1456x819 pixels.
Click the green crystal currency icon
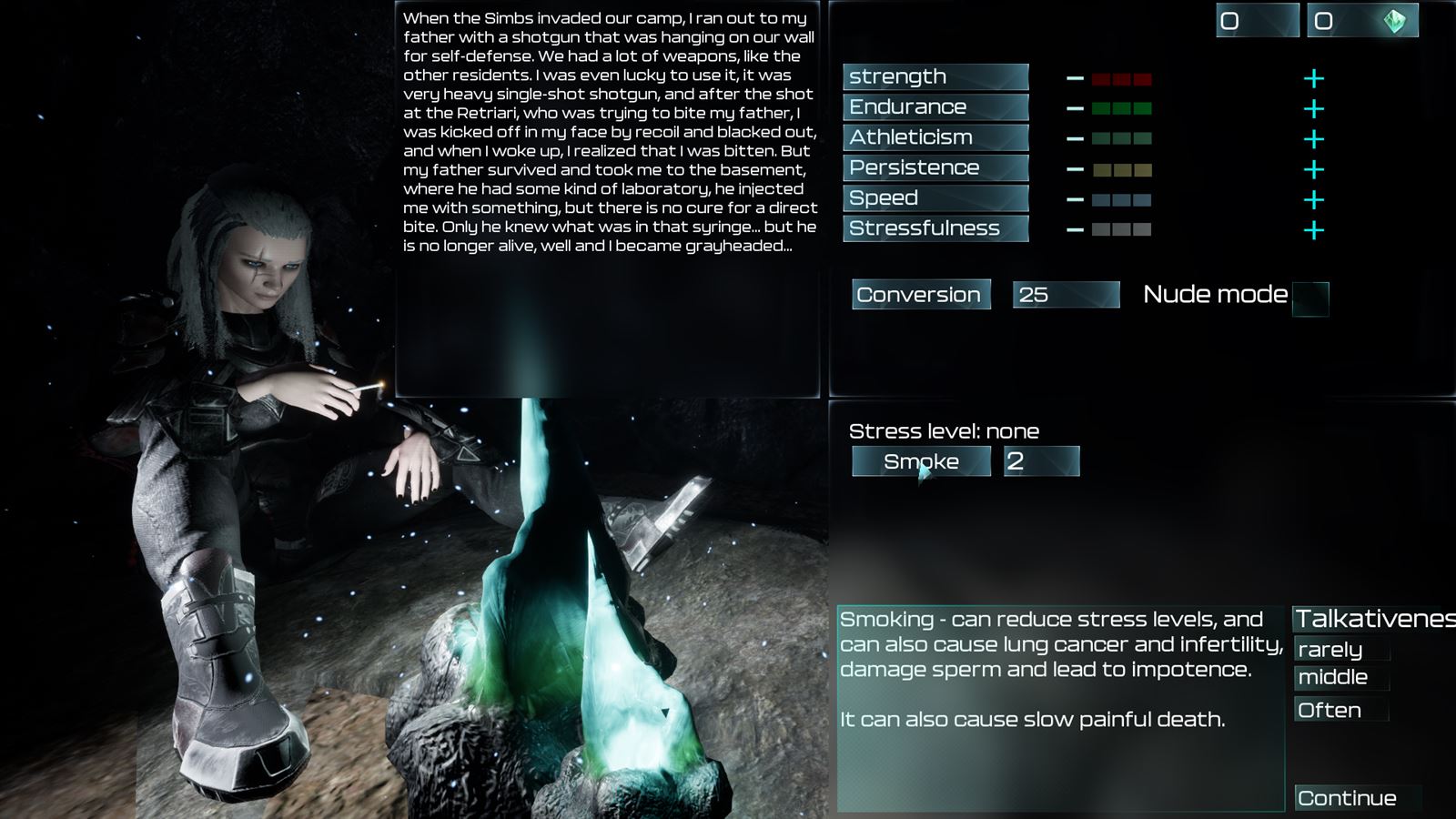click(1395, 18)
